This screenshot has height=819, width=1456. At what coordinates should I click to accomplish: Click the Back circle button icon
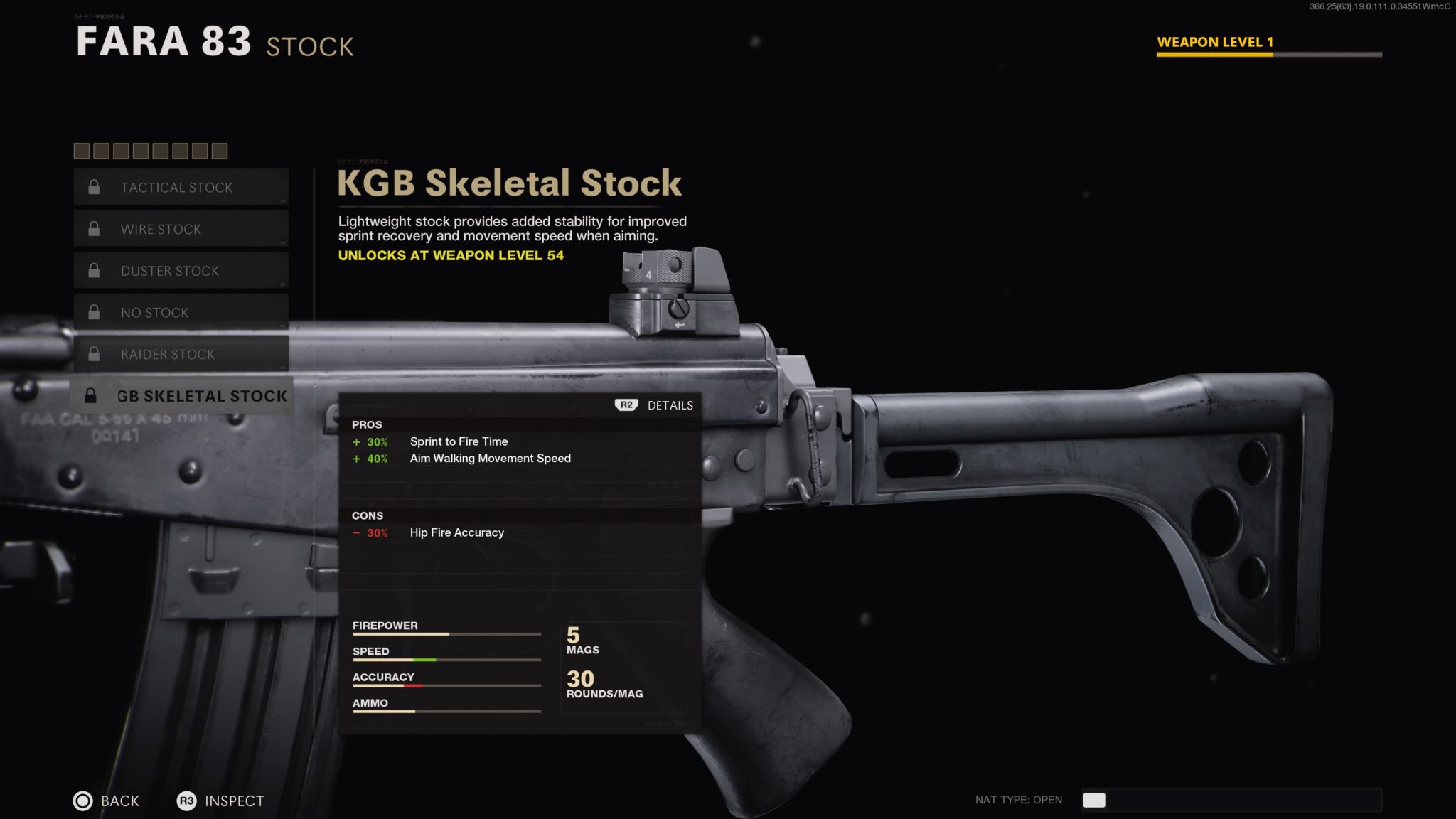(x=85, y=801)
